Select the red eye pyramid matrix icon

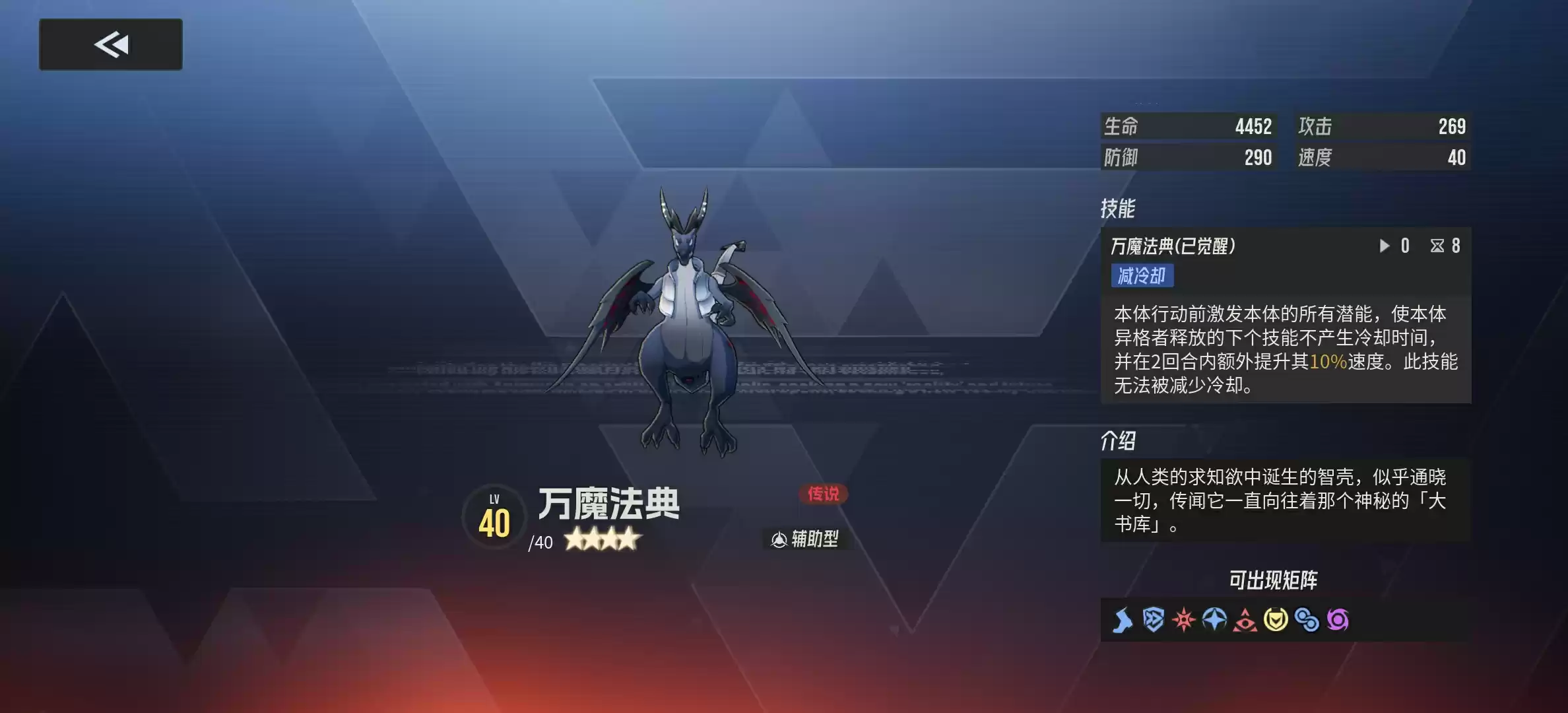coord(1245,621)
